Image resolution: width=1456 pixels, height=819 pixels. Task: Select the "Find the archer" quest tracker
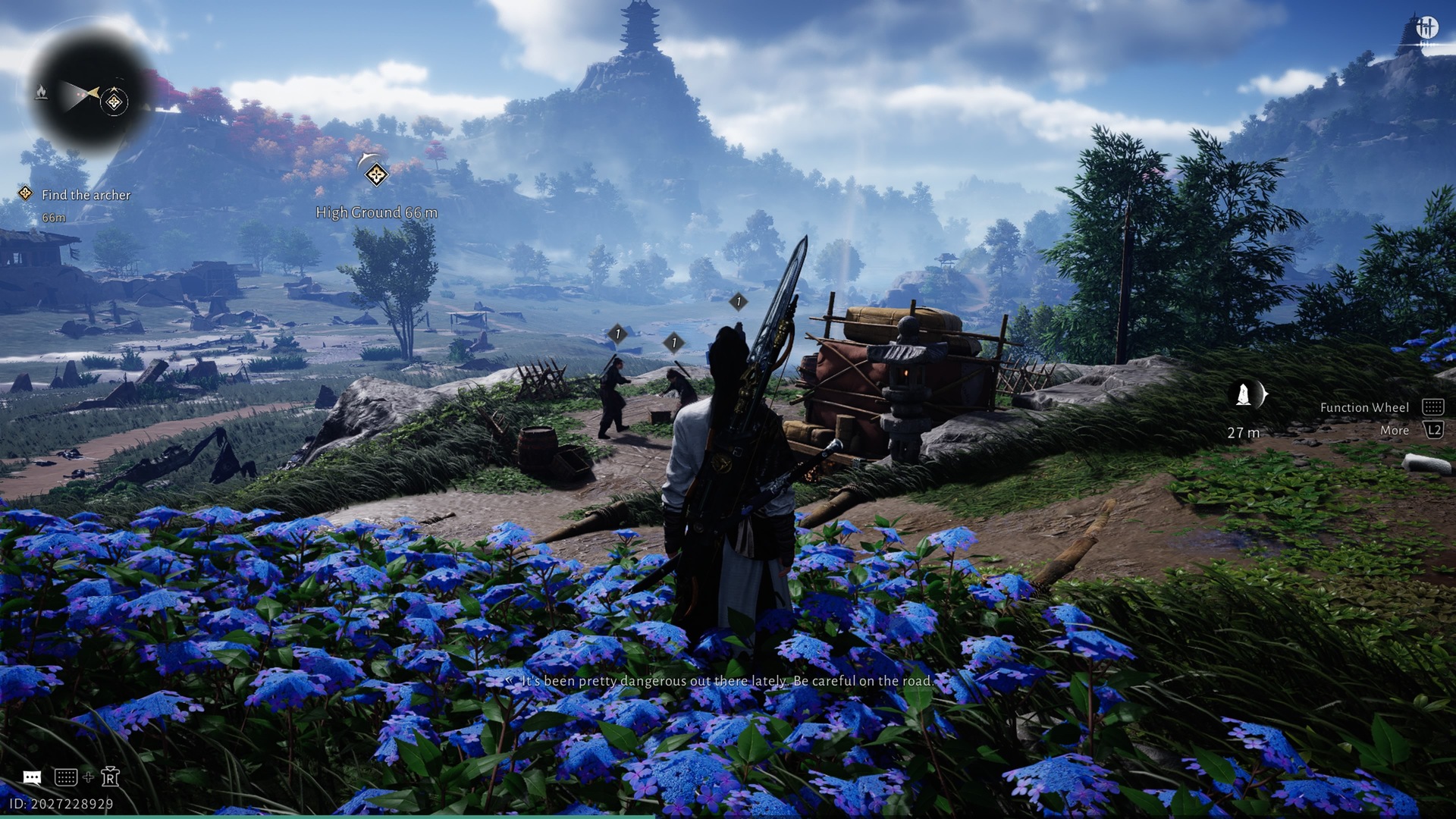pos(85,195)
